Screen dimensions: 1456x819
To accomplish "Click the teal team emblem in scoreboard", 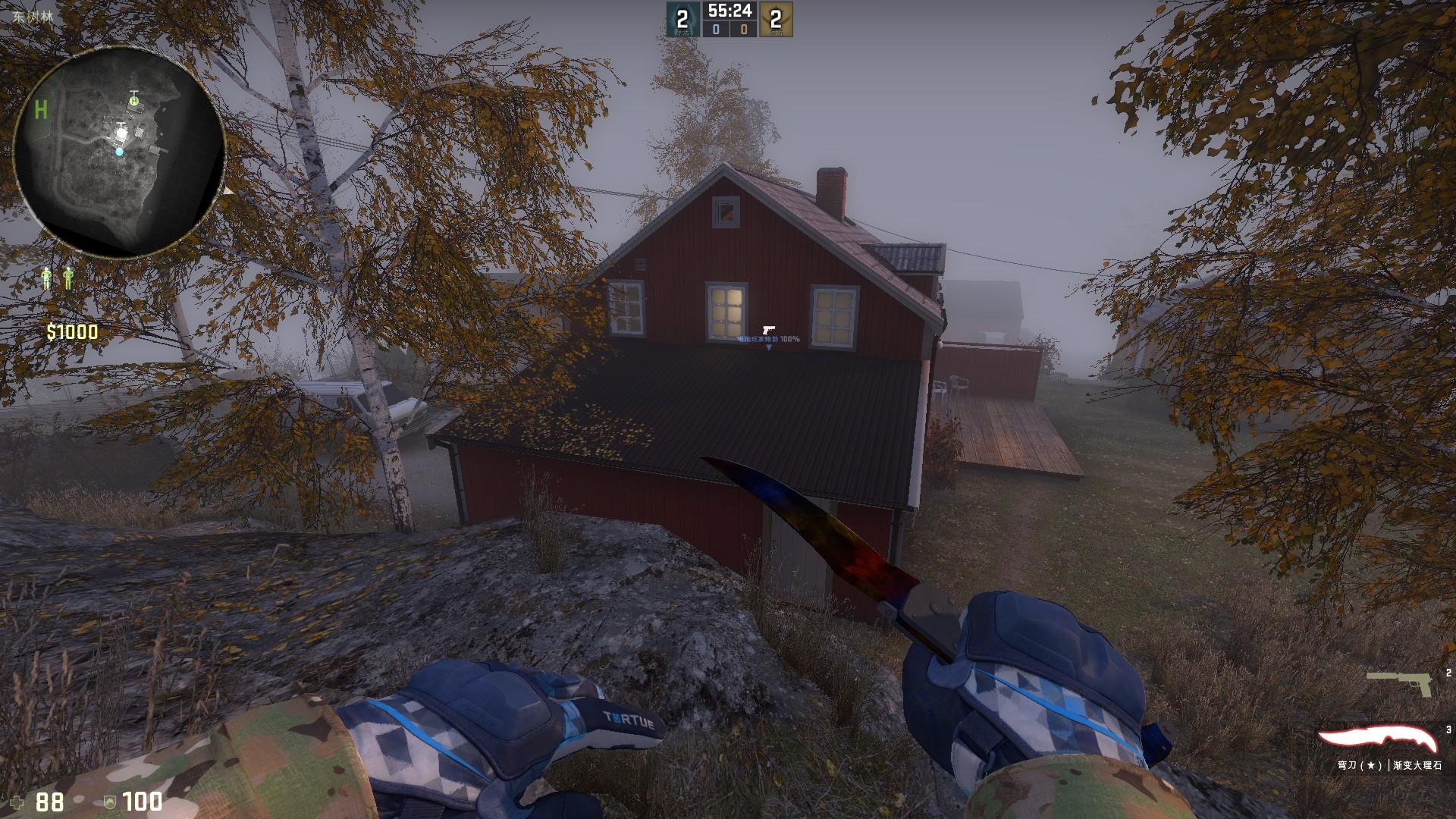I will pyautogui.click(x=682, y=20).
